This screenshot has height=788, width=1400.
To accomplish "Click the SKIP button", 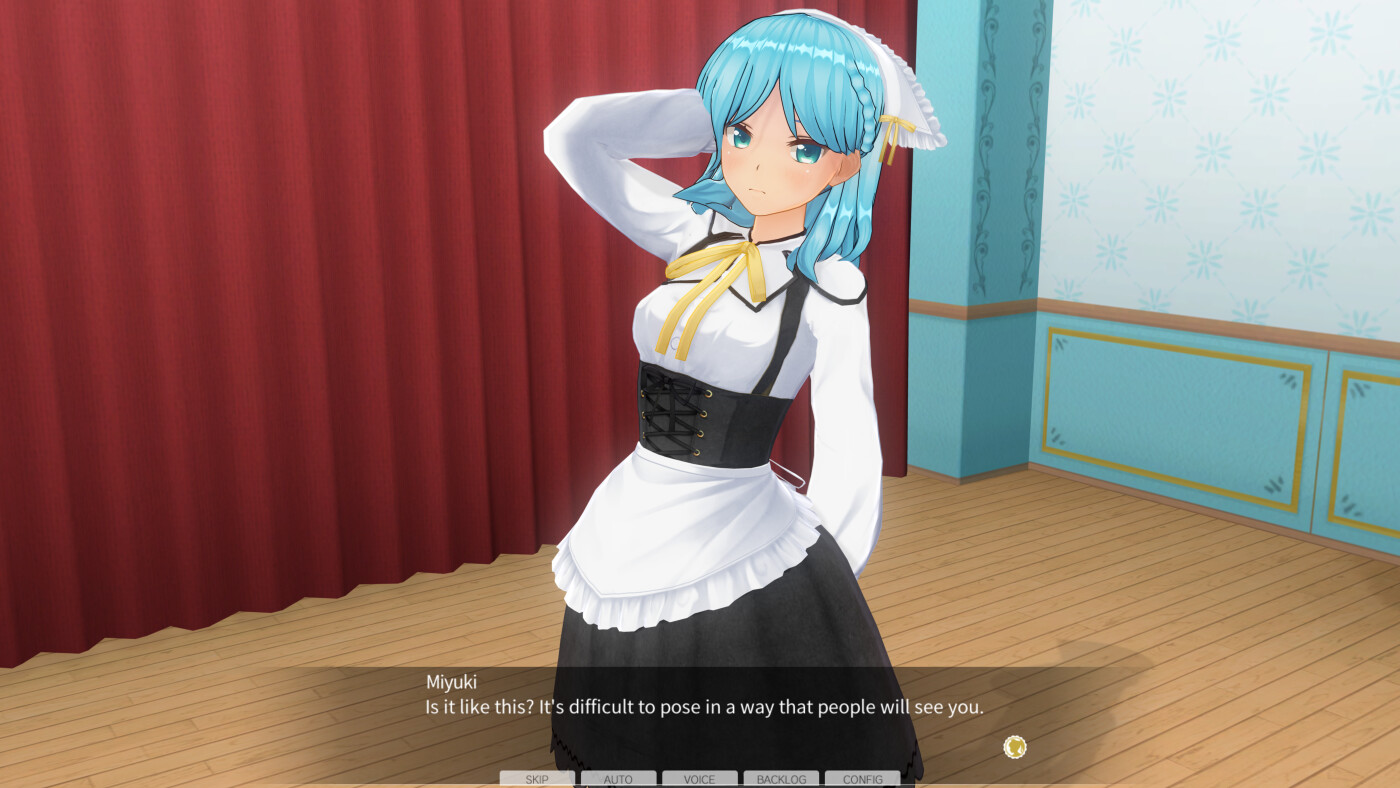I will click(537, 778).
